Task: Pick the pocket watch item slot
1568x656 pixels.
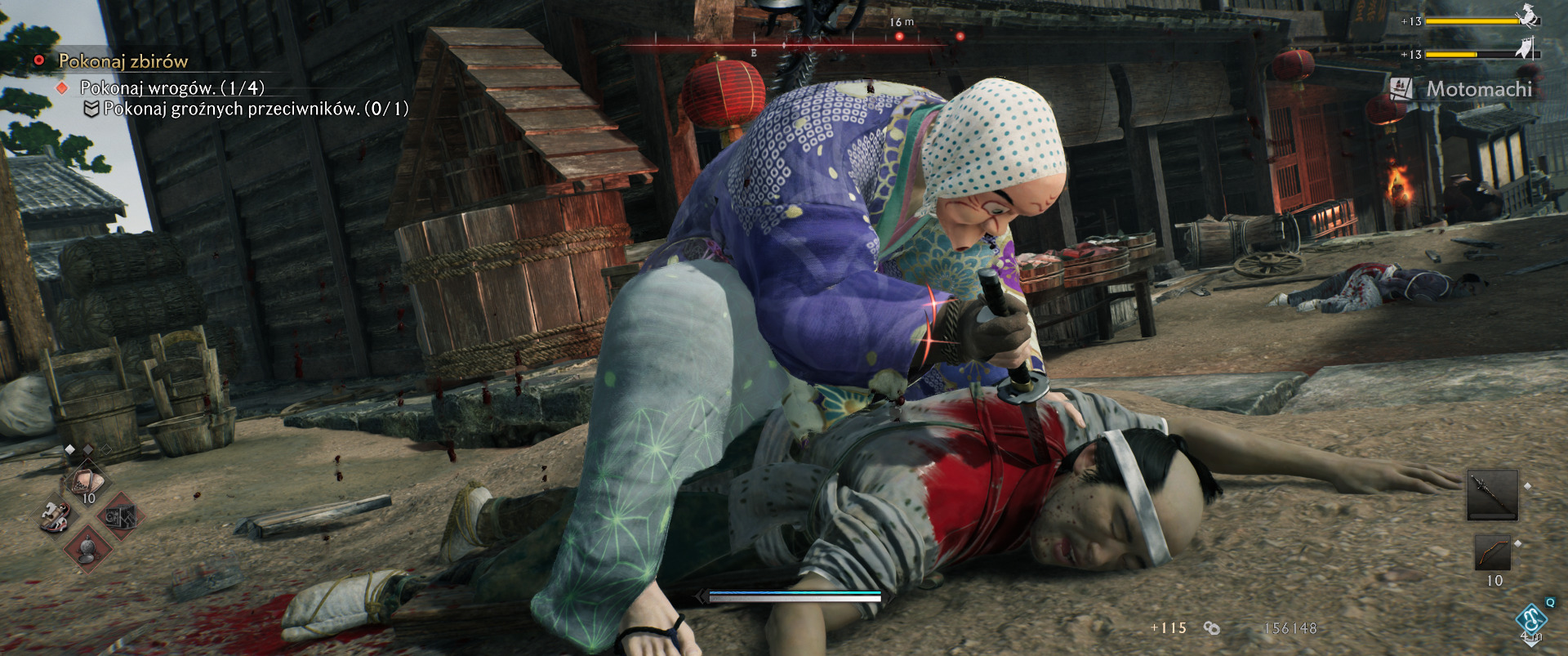Action: pyautogui.click(x=87, y=550)
